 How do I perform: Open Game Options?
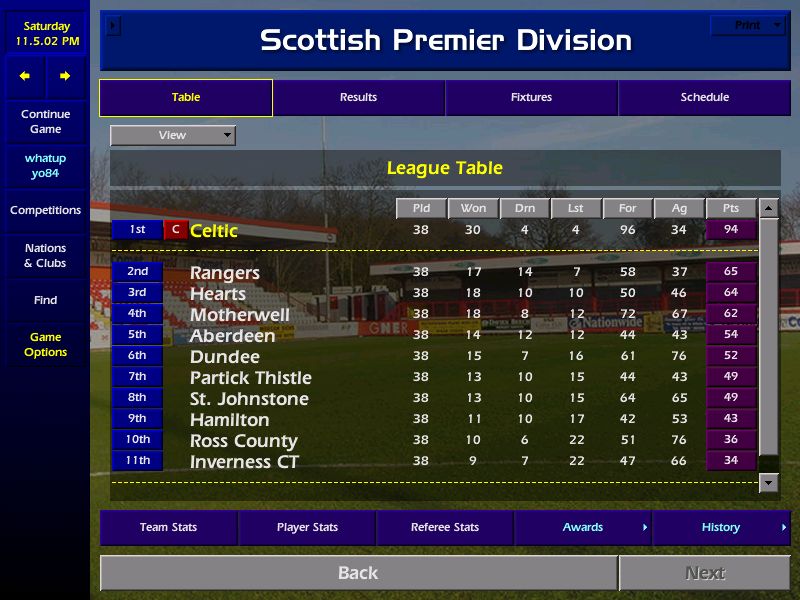click(45, 345)
